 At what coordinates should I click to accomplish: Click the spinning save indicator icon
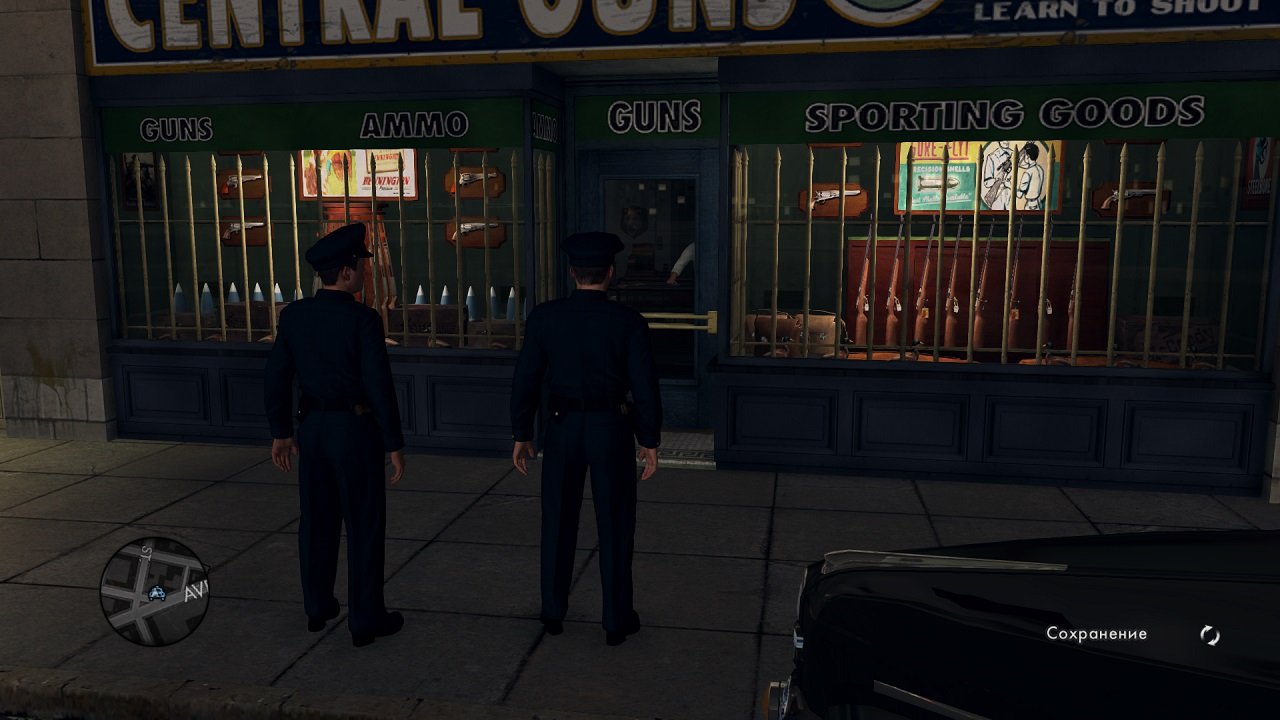pyautogui.click(x=1210, y=634)
